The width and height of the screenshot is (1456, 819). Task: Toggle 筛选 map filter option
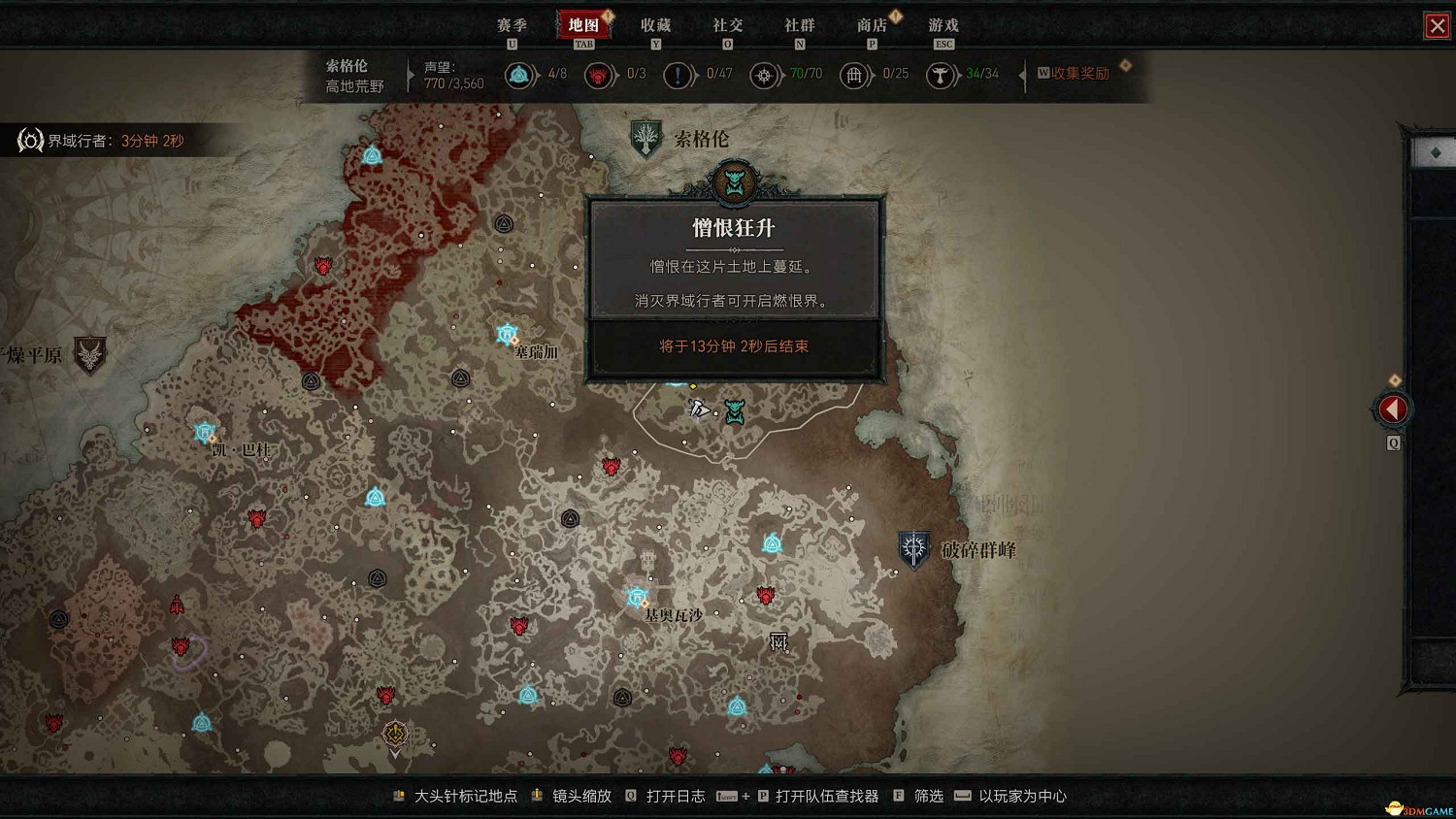(927, 796)
